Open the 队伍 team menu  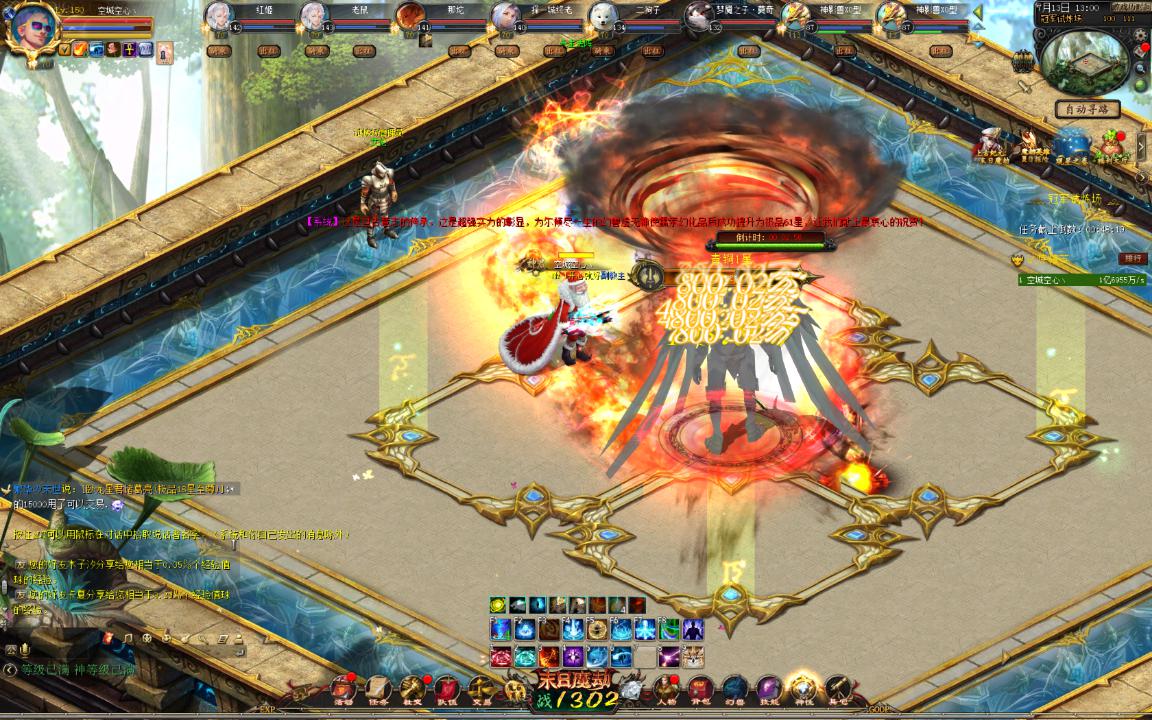pos(447,689)
